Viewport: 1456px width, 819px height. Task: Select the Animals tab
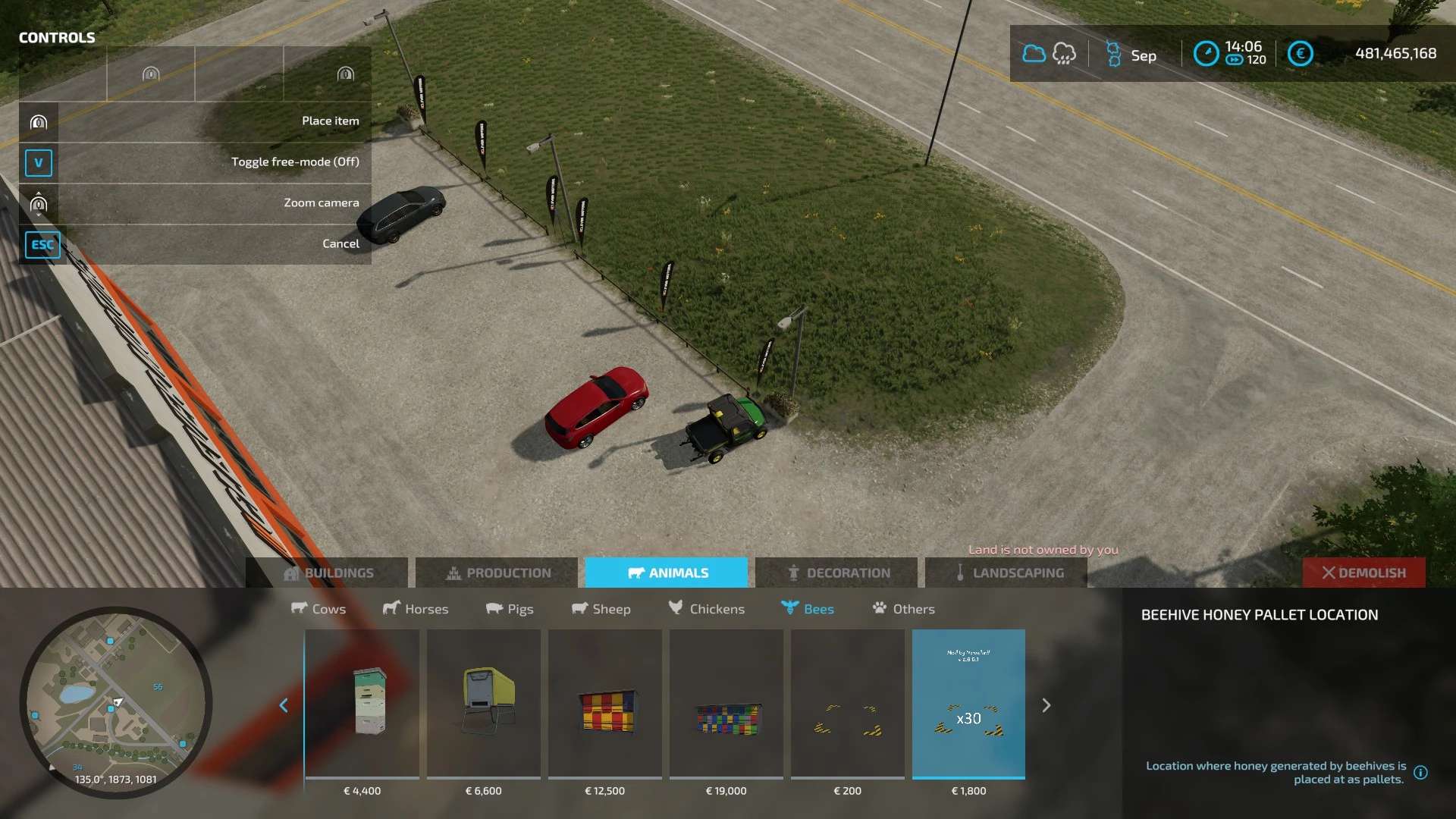click(x=667, y=573)
